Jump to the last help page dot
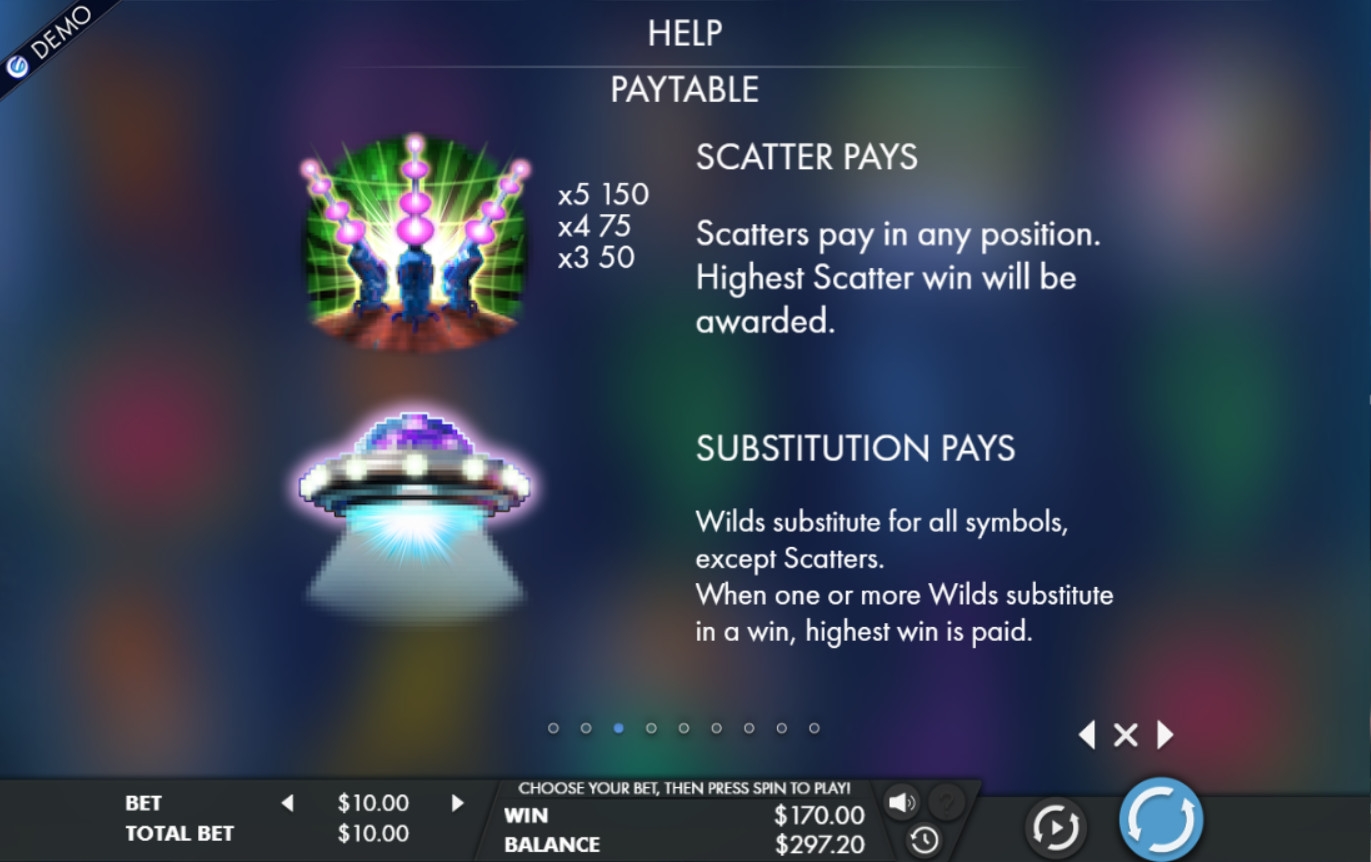 point(814,728)
